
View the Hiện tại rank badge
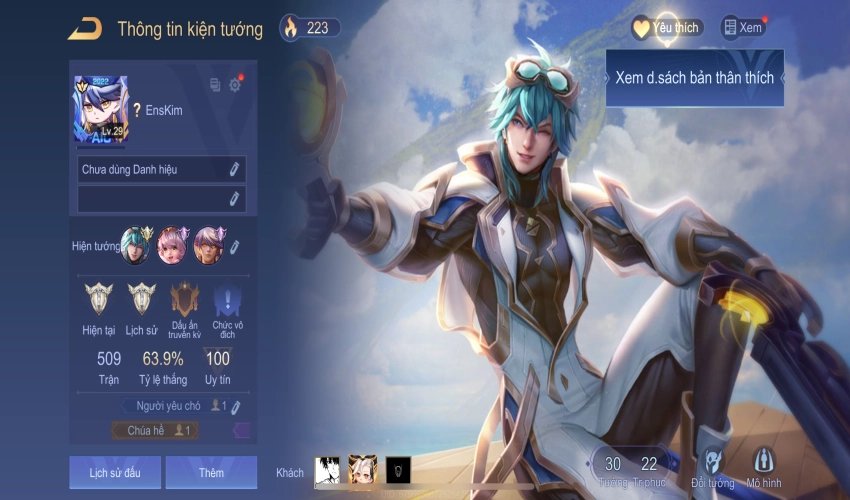(x=99, y=298)
